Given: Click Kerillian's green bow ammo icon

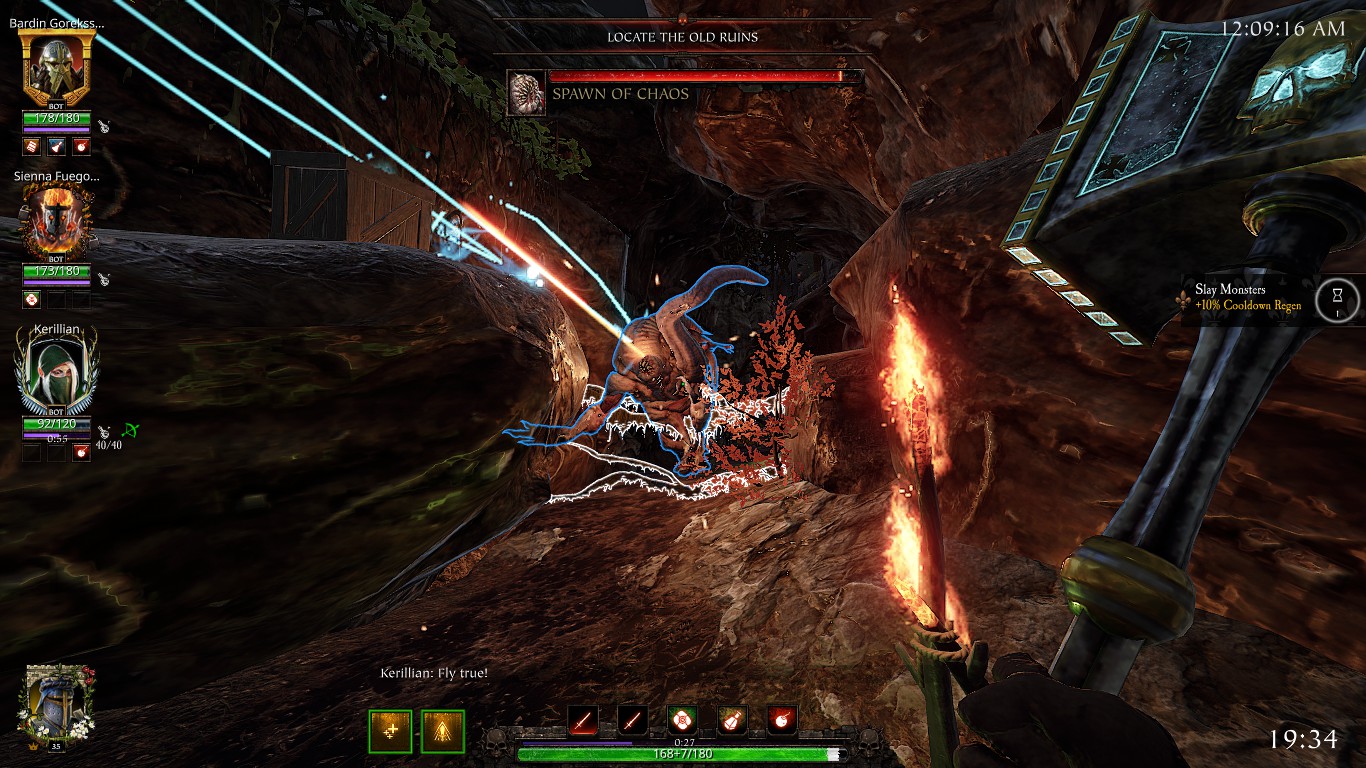Looking at the screenshot, I should pos(129,431).
